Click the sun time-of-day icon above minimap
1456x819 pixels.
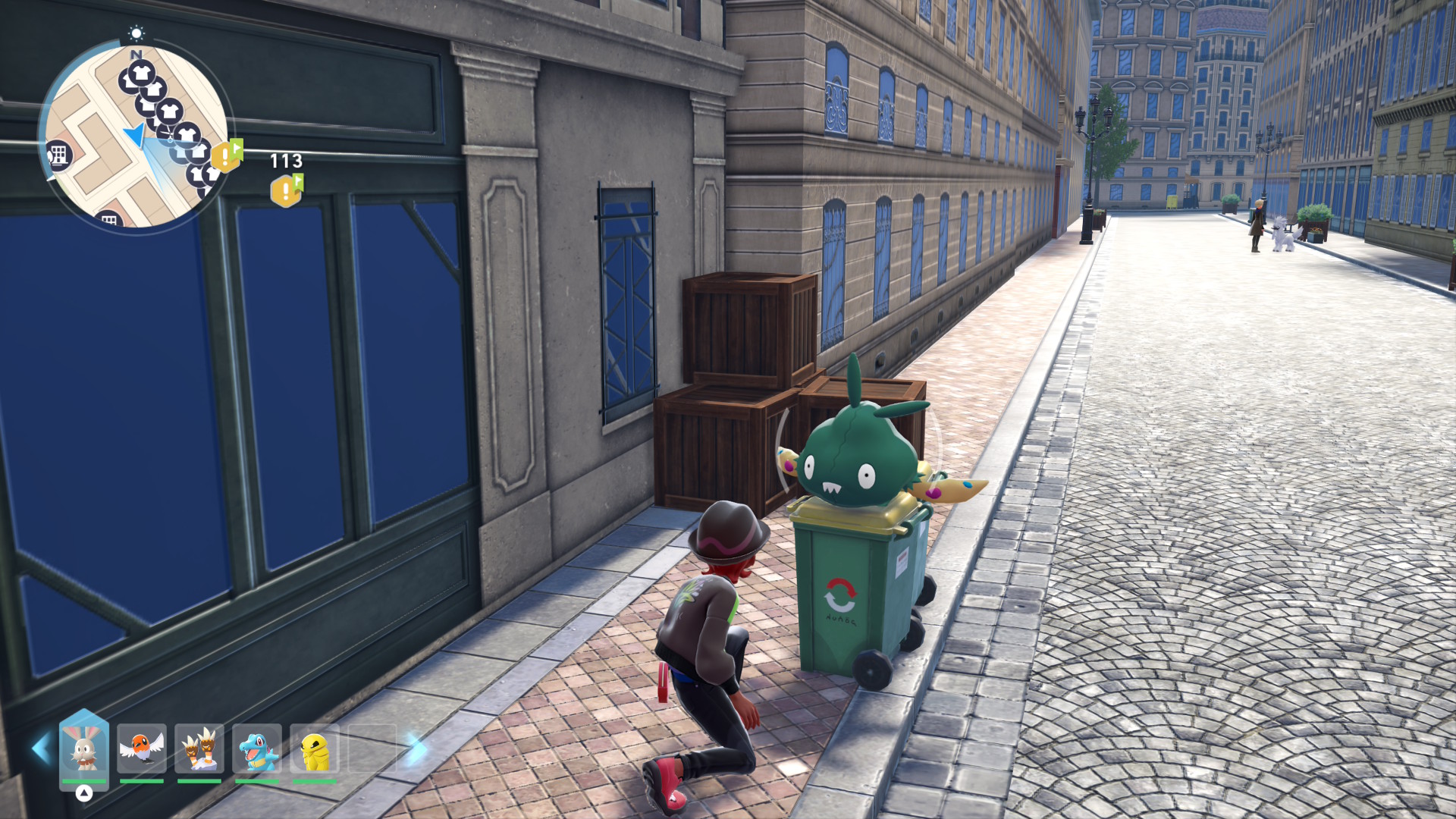coord(136,33)
